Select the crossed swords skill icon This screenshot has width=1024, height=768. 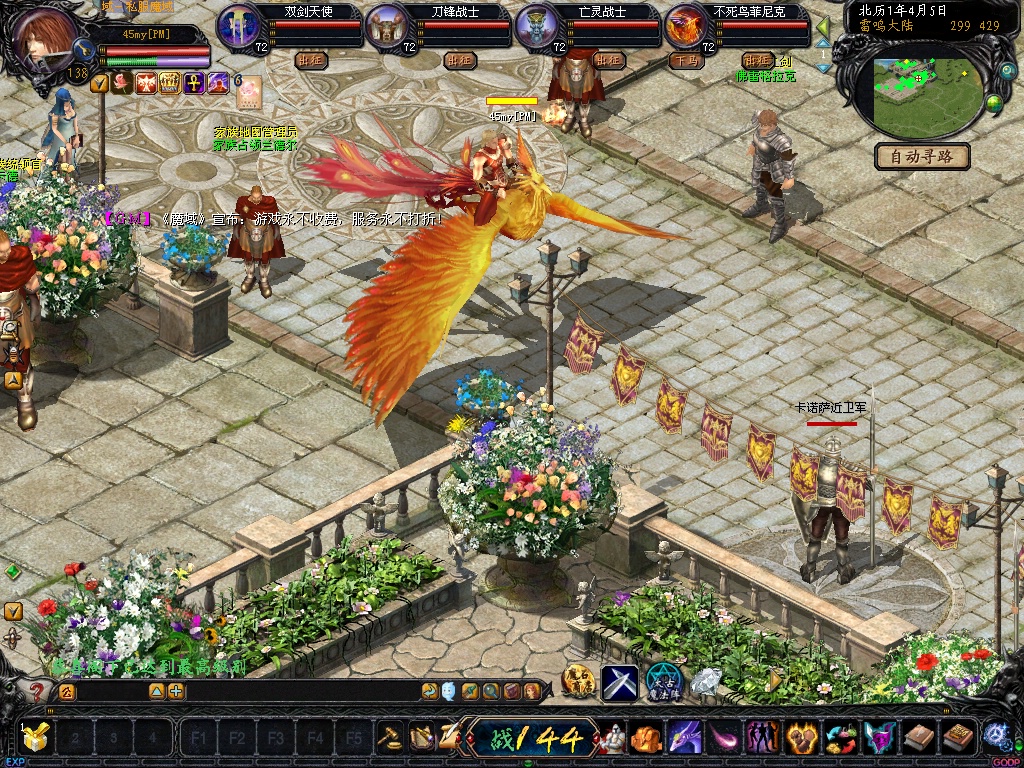click(x=619, y=682)
